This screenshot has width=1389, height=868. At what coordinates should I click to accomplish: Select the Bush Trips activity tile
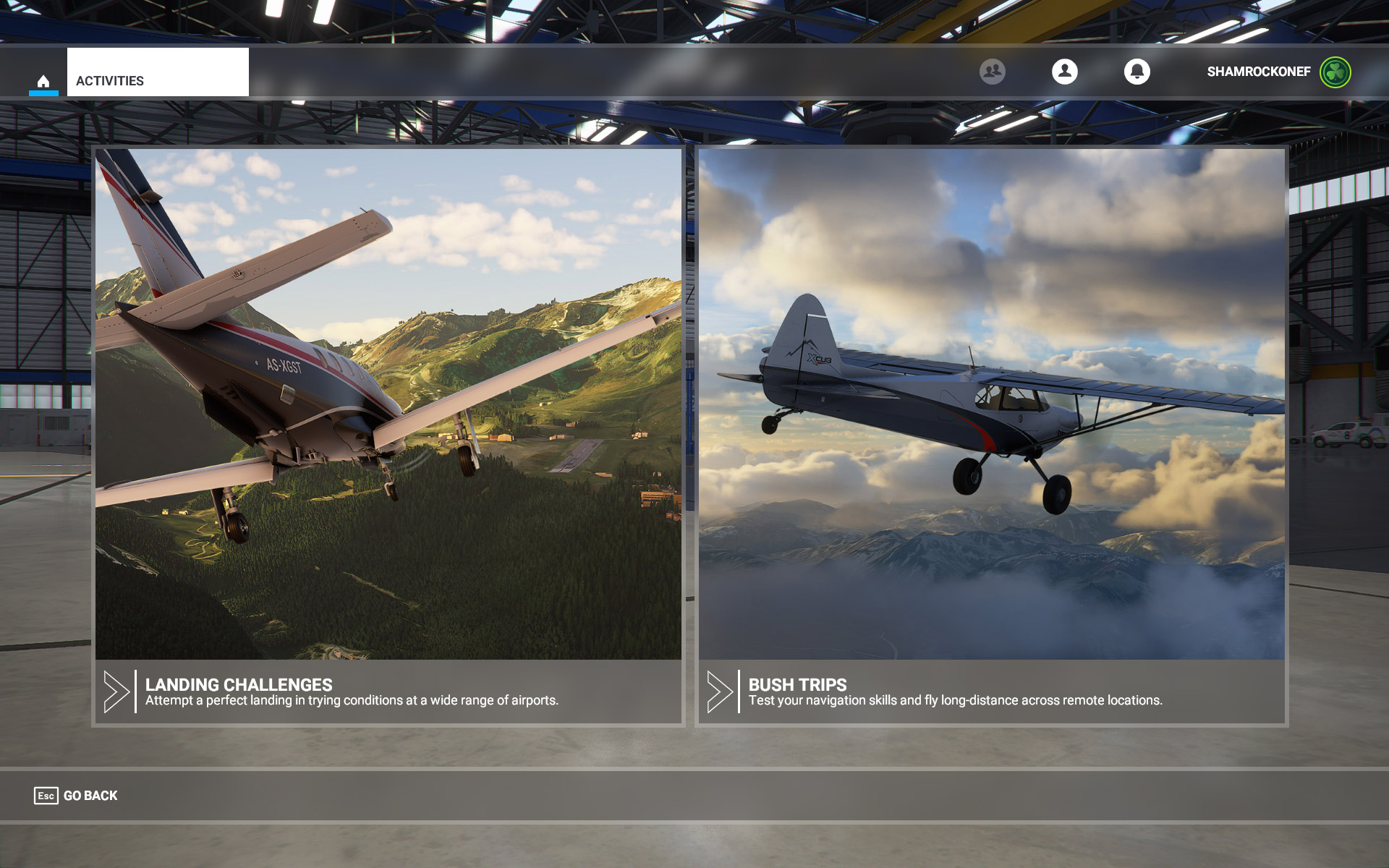point(992,436)
